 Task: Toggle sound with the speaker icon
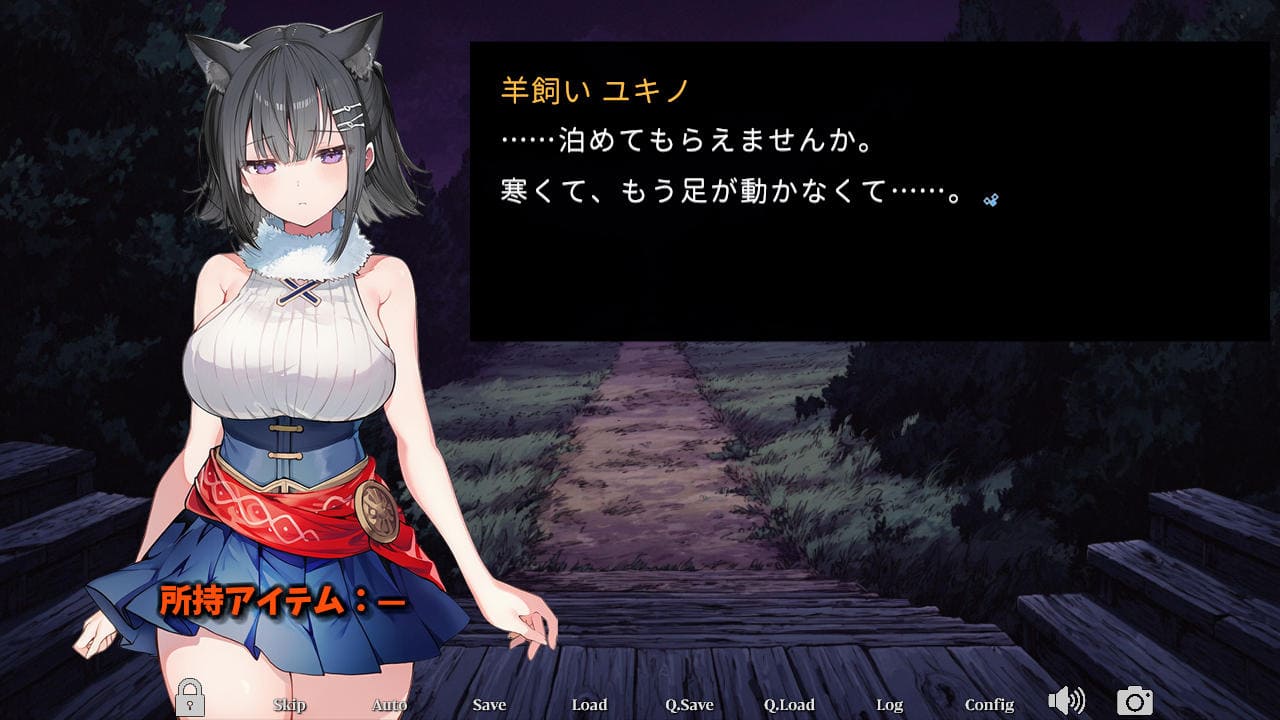coord(1066,701)
